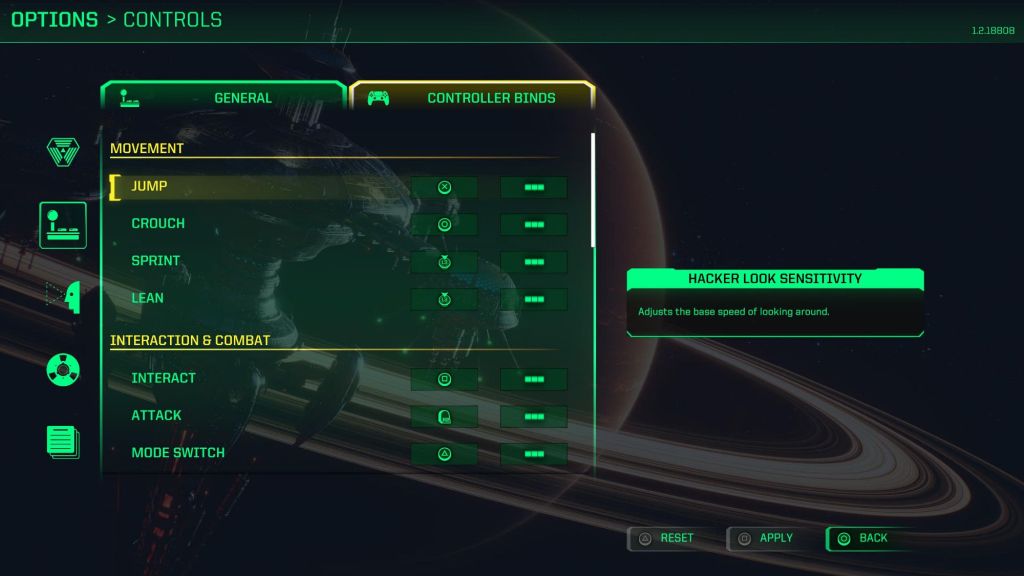
Task: Change the primary binding slot for Attack
Action: click(x=444, y=416)
